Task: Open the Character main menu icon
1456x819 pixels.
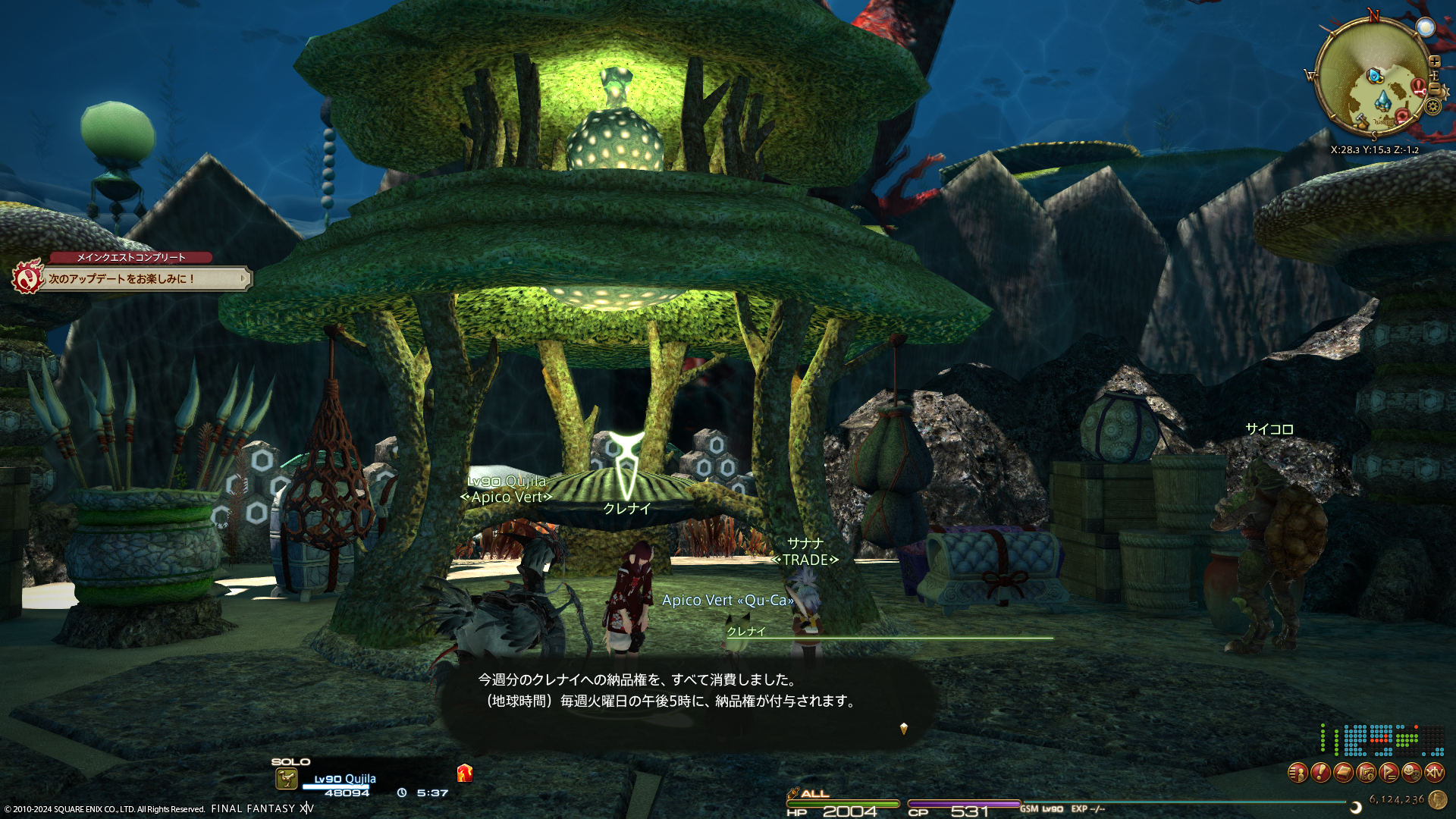Action: click(1298, 773)
